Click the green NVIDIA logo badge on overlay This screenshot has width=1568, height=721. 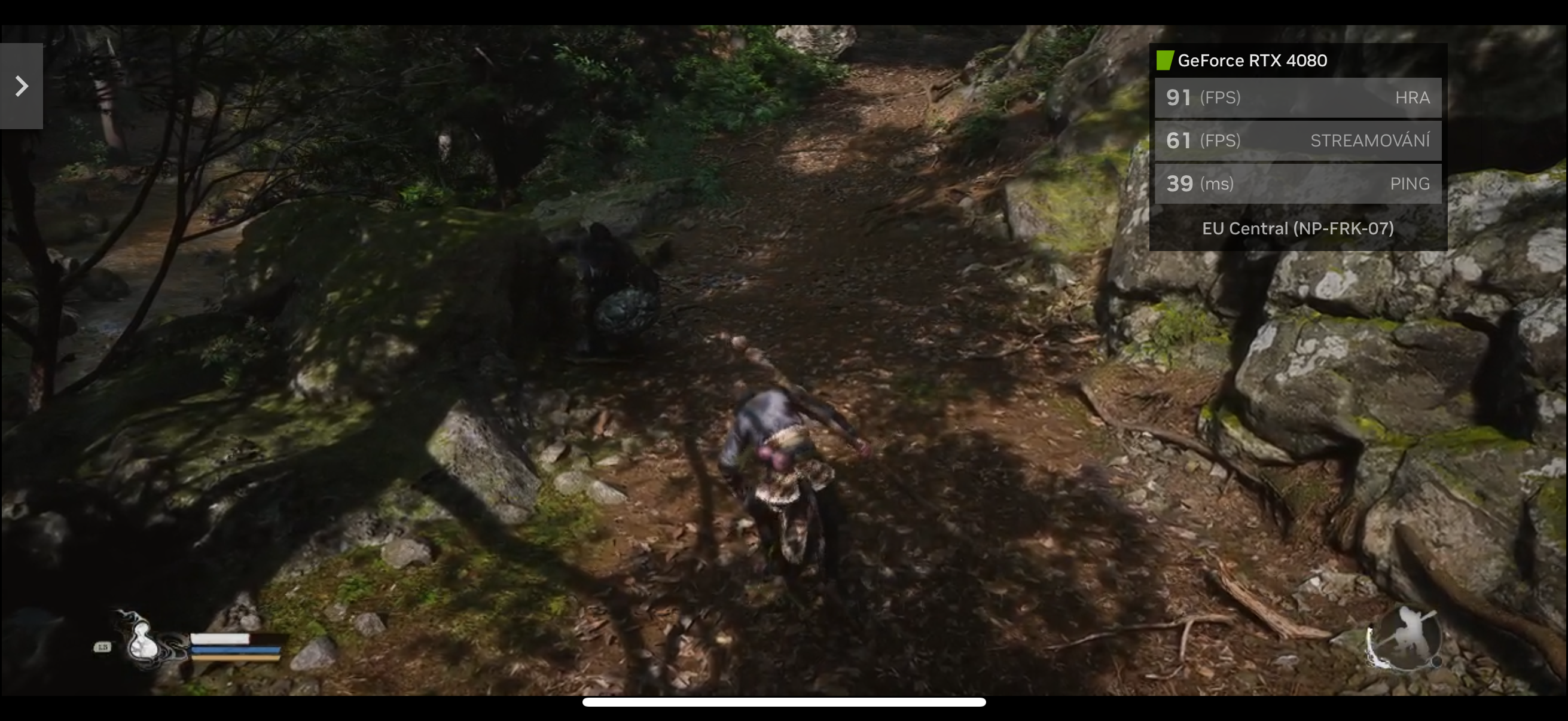[1165, 60]
